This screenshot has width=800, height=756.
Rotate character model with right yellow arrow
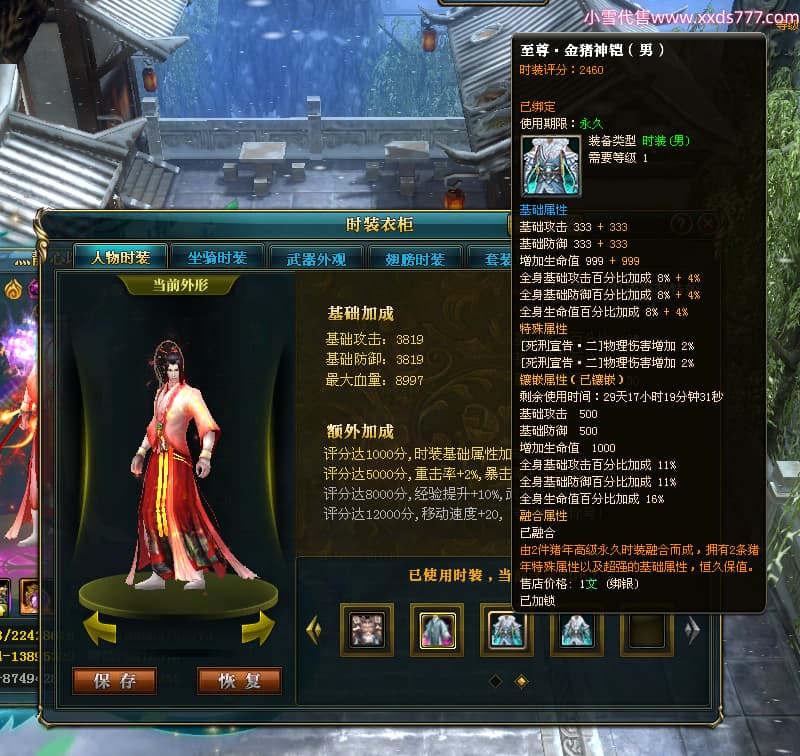point(257,627)
